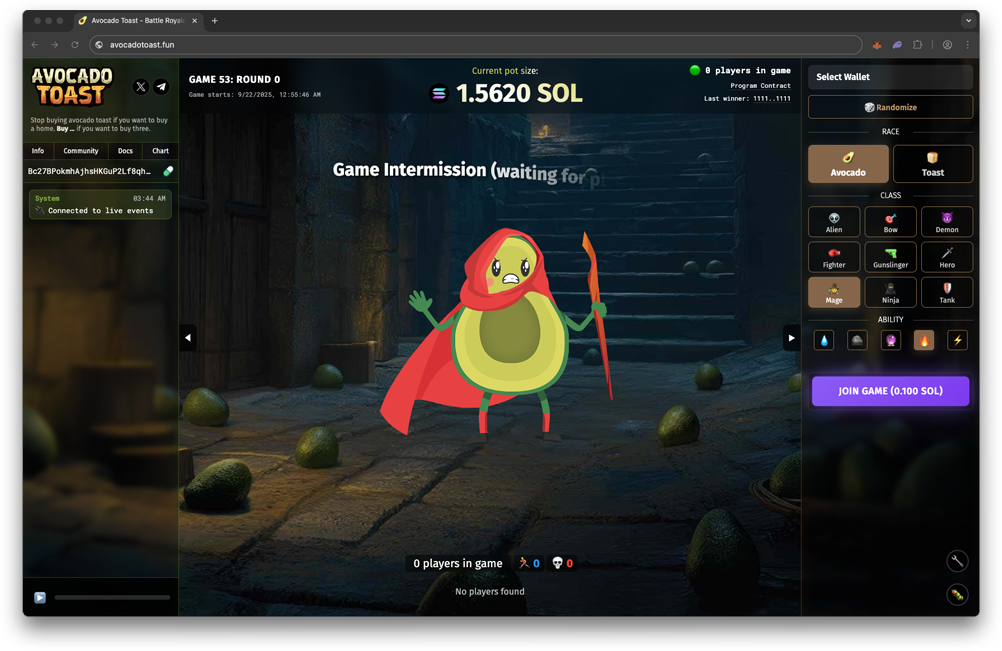Image resolution: width=1002 pixels, height=651 pixels.
Task: Join the game for 0.100 SOL
Action: pyautogui.click(x=890, y=391)
